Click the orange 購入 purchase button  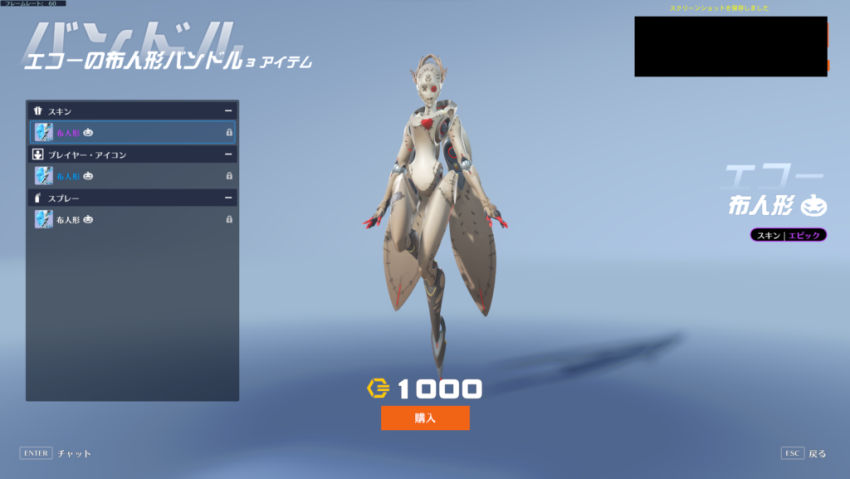point(425,417)
